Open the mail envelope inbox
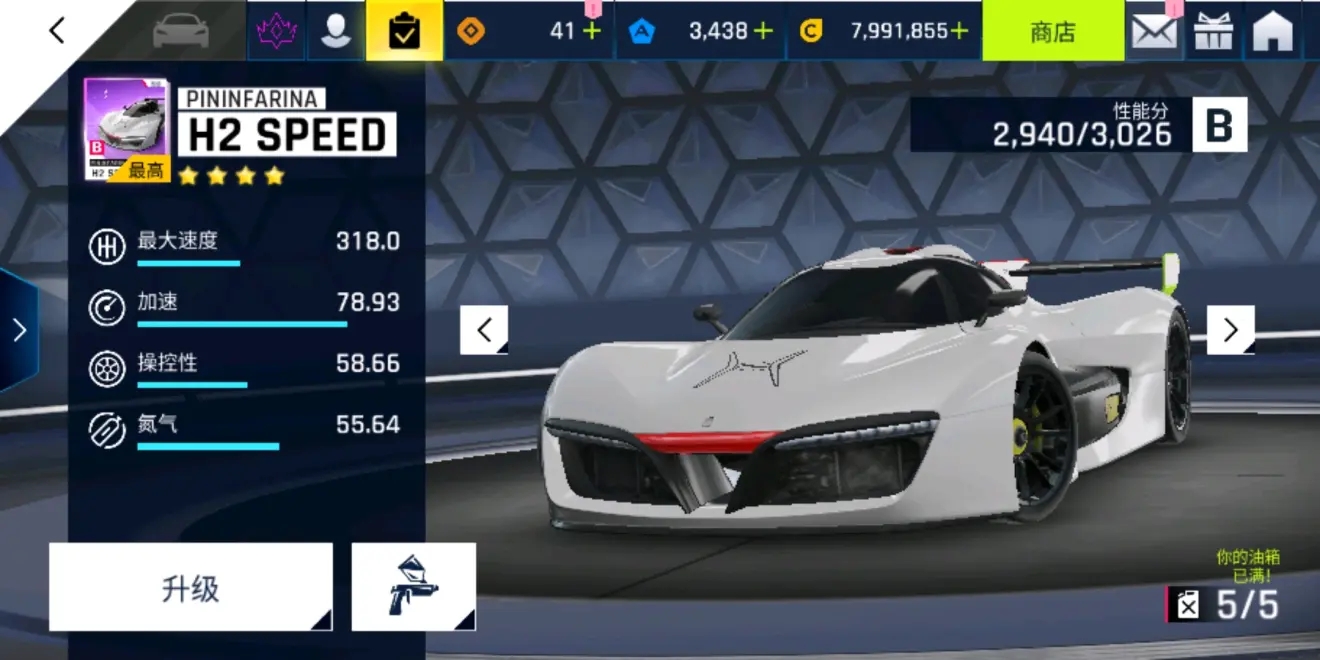1320x660 pixels. pyautogui.click(x=1154, y=31)
